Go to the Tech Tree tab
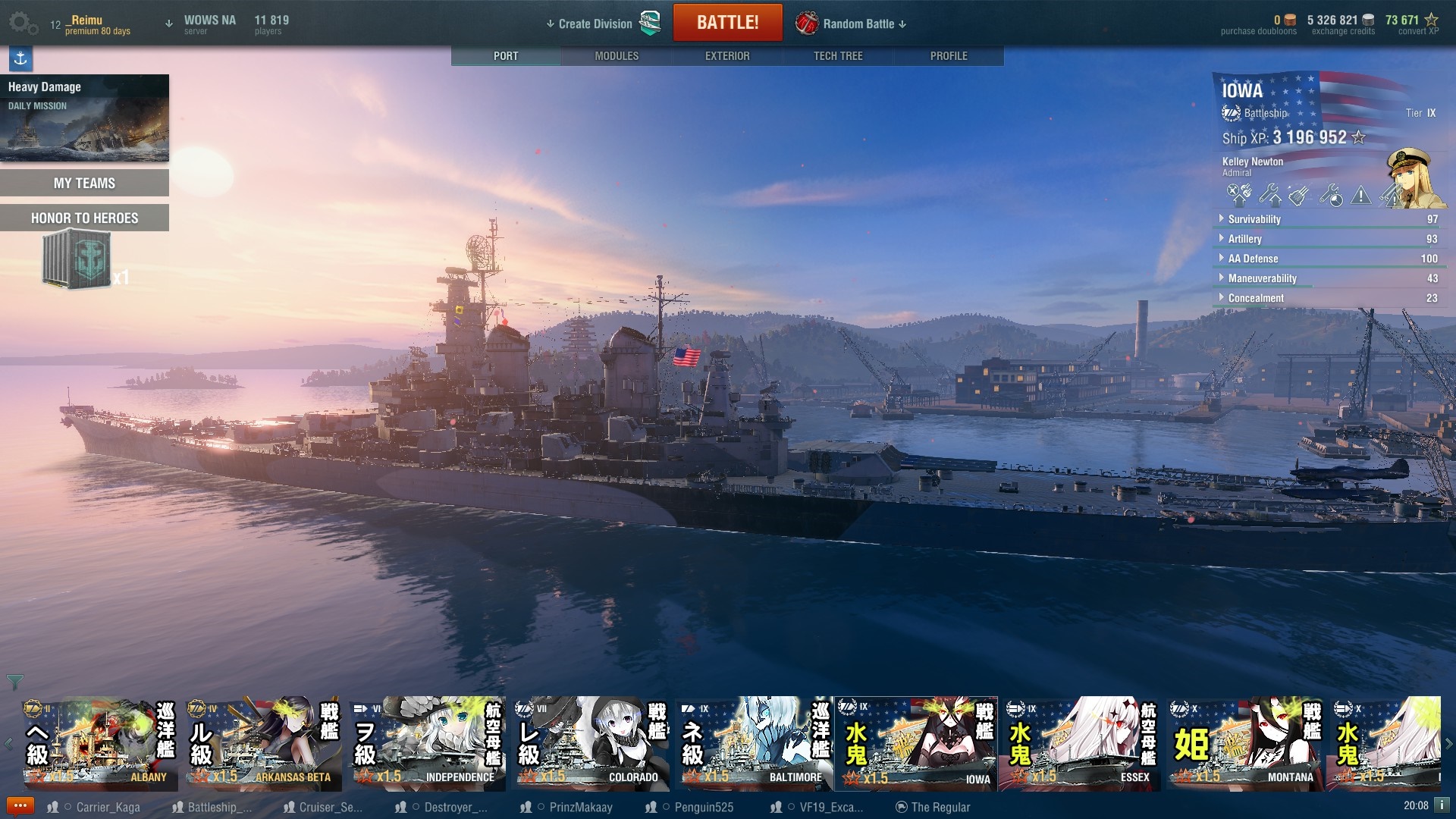Image resolution: width=1456 pixels, height=819 pixels. click(x=838, y=56)
